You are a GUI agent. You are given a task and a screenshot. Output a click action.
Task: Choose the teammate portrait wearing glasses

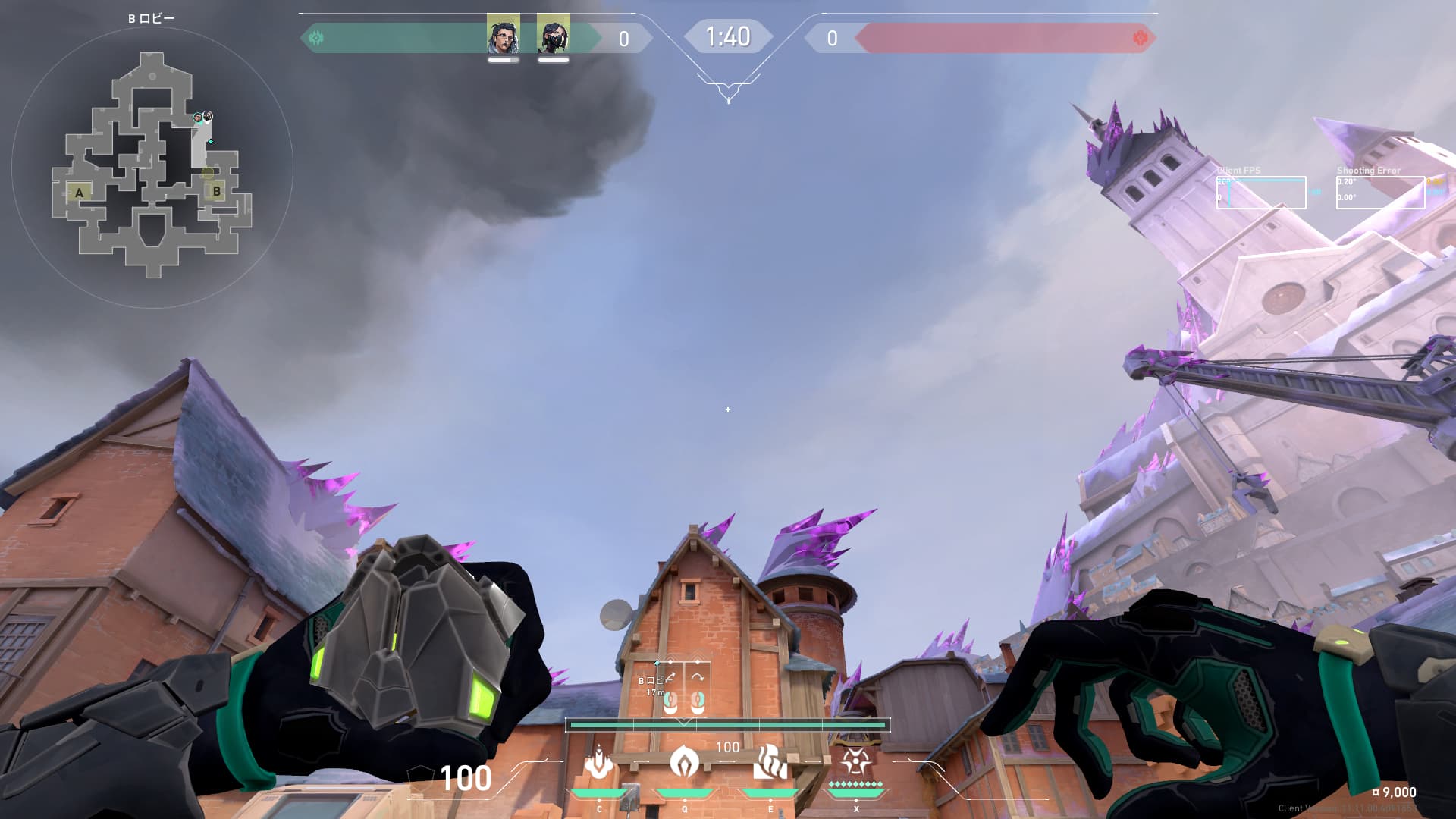pos(503,34)
